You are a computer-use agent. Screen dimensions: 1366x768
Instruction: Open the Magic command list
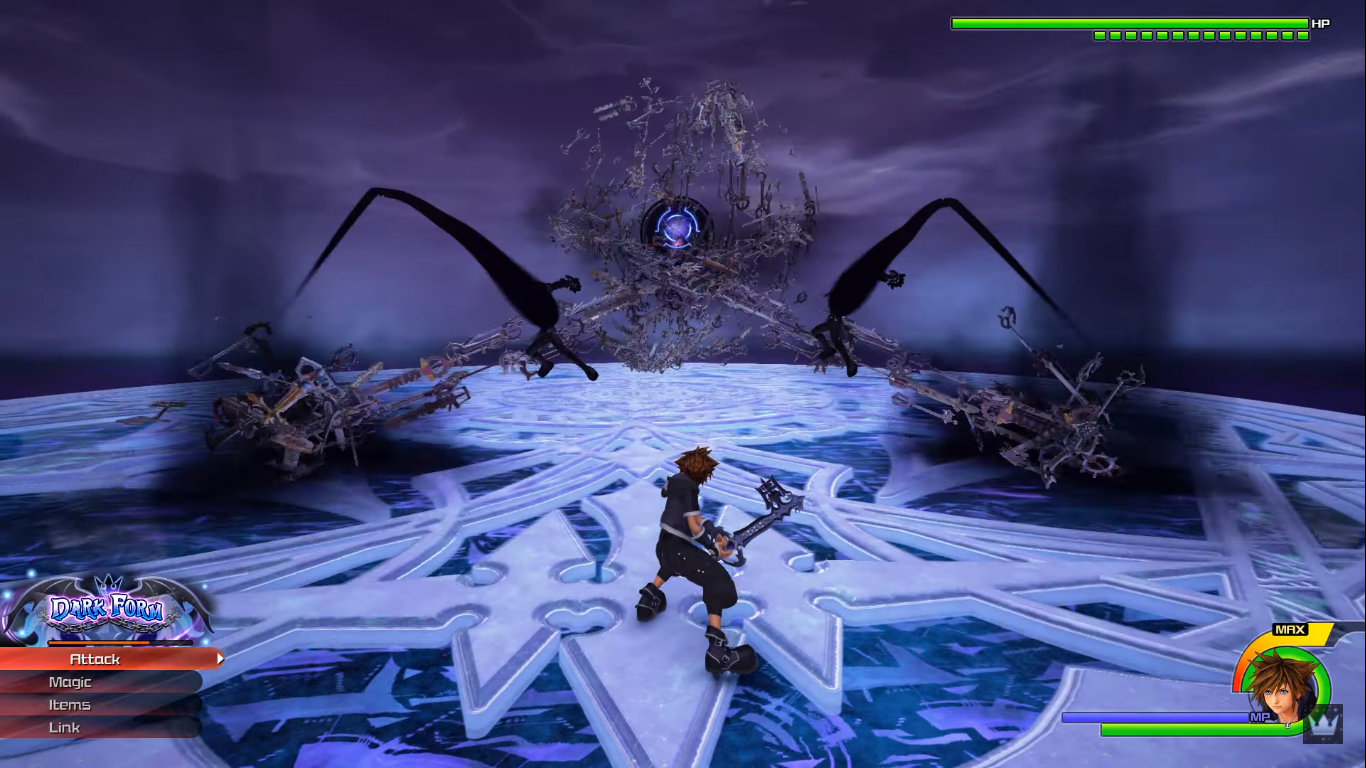[70, 682]
